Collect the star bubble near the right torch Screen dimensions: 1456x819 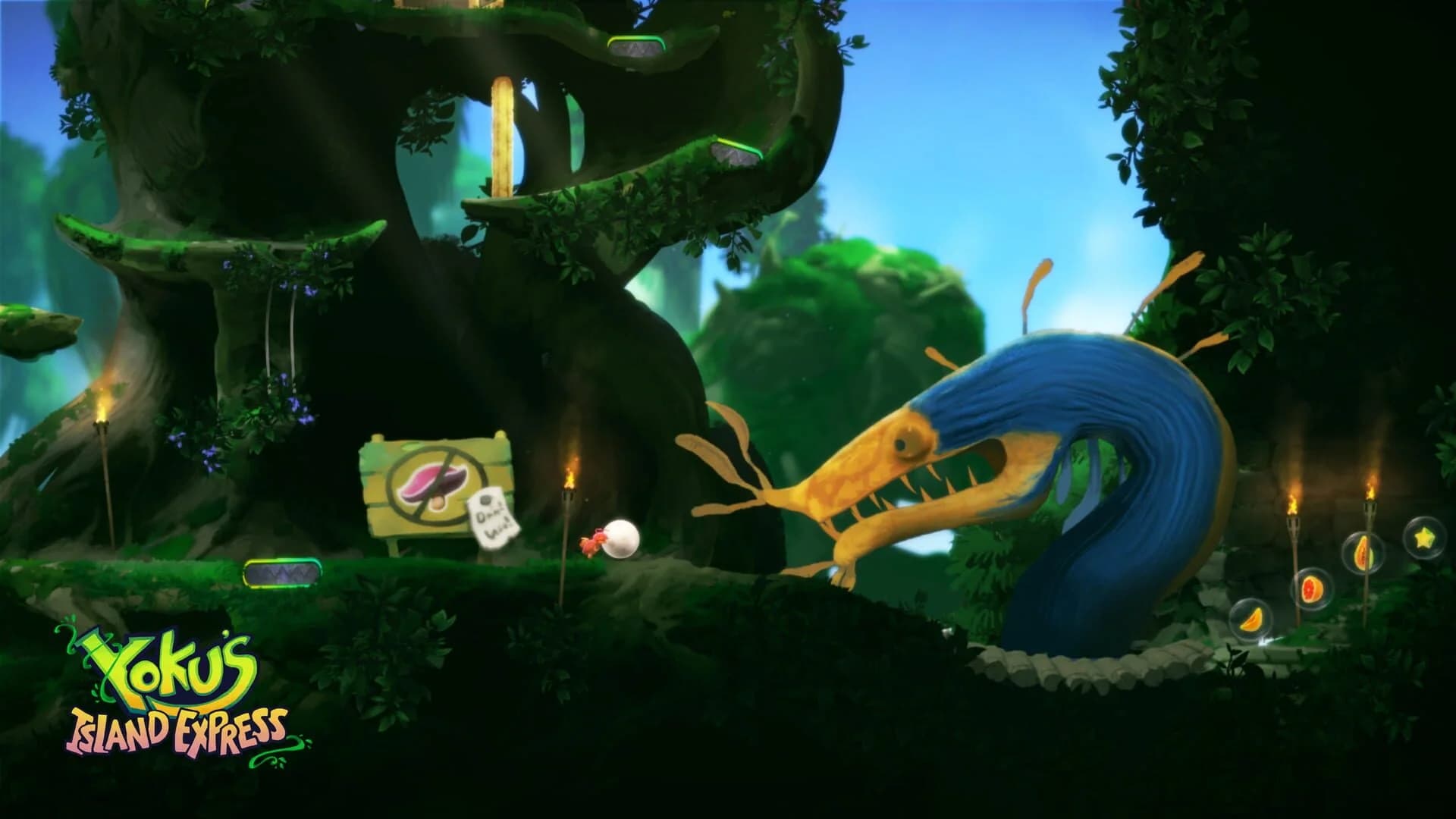(x=1421, y=540)
